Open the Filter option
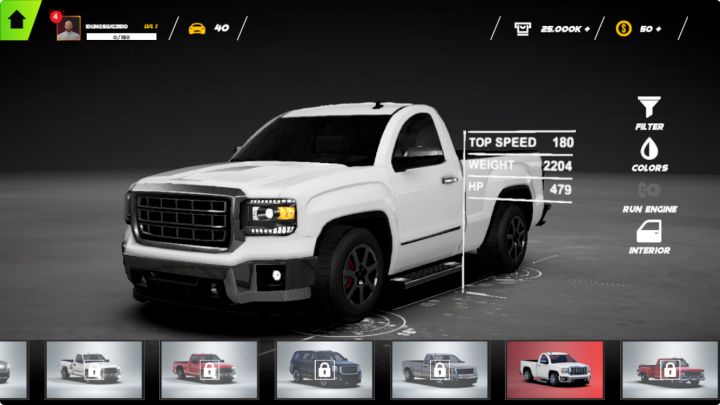The image size is (720, 405). (x=649, y=110)
